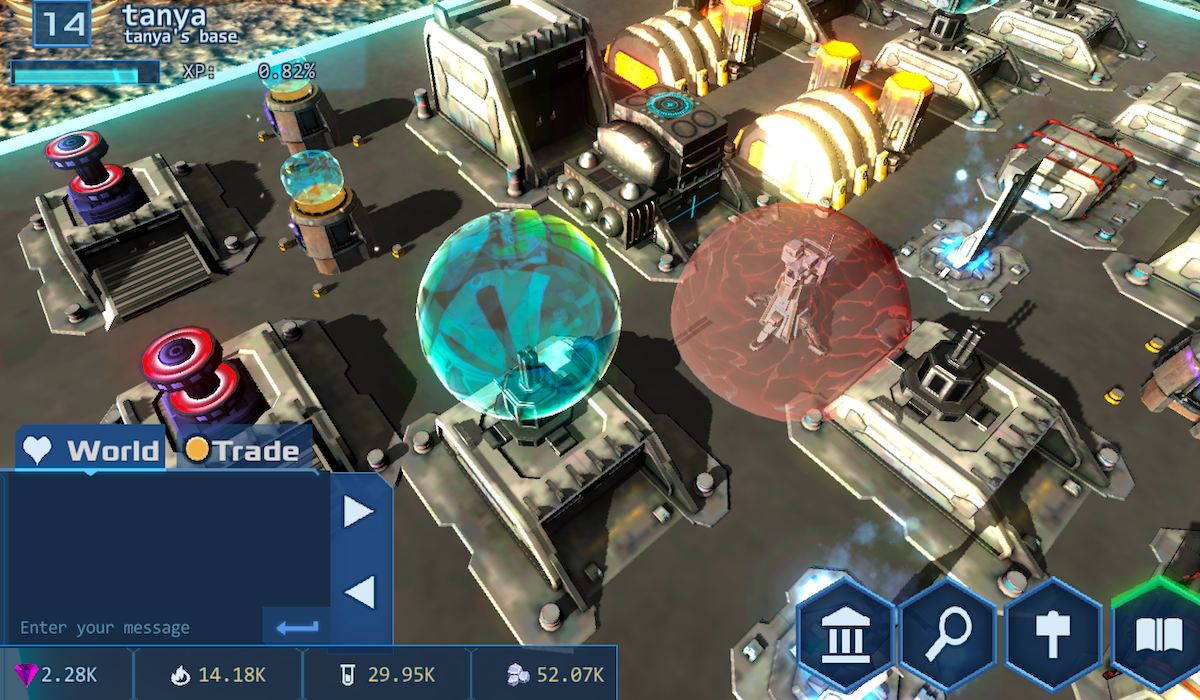This screenshot has width=1200, height=700.
Task: Click the right-pointing arrow on the chat panel
Action: [x=359, y=512]
